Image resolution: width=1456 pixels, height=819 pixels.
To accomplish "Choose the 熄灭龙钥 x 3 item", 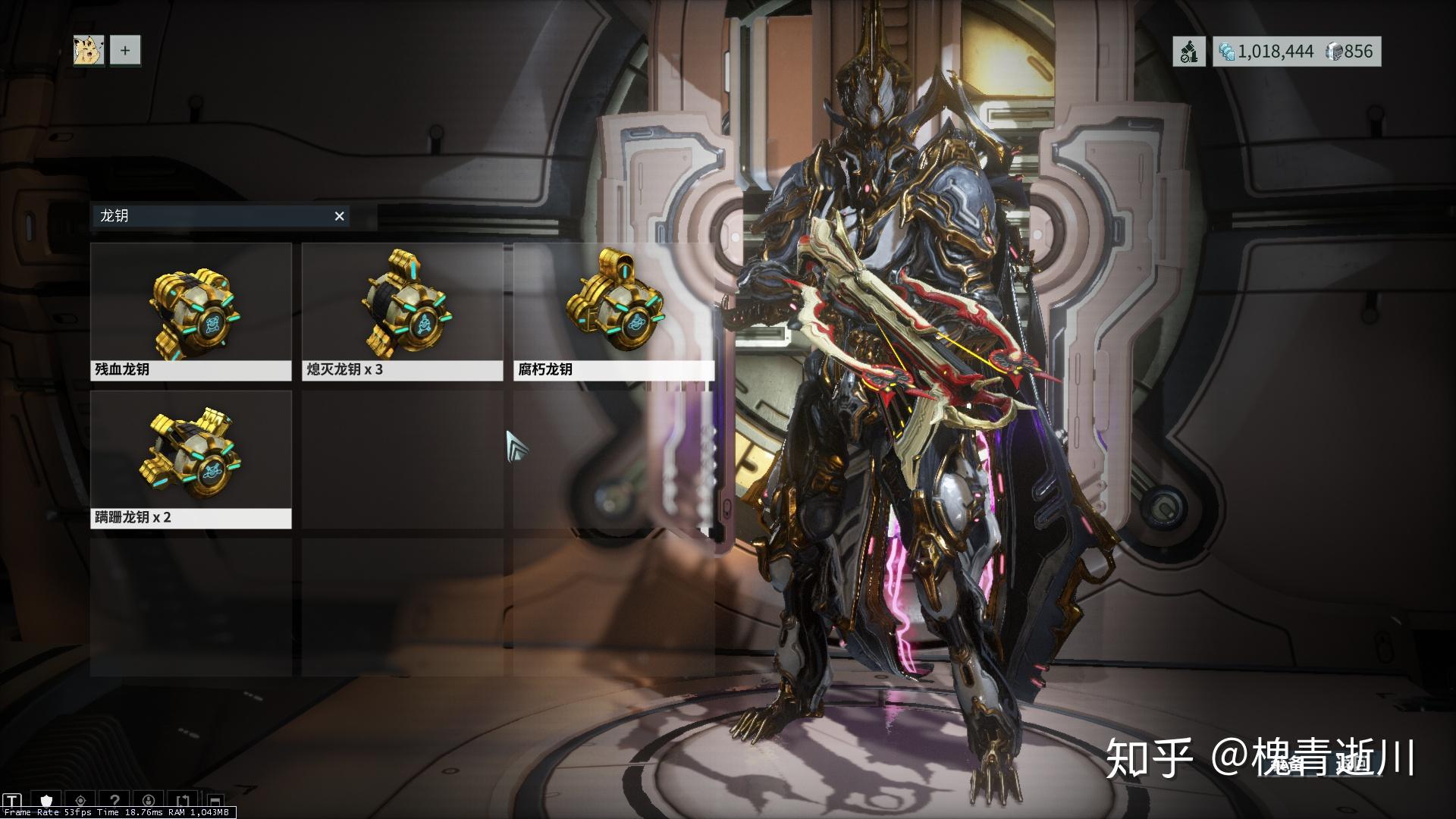I will pyautogui.click(x=402, y=312).
